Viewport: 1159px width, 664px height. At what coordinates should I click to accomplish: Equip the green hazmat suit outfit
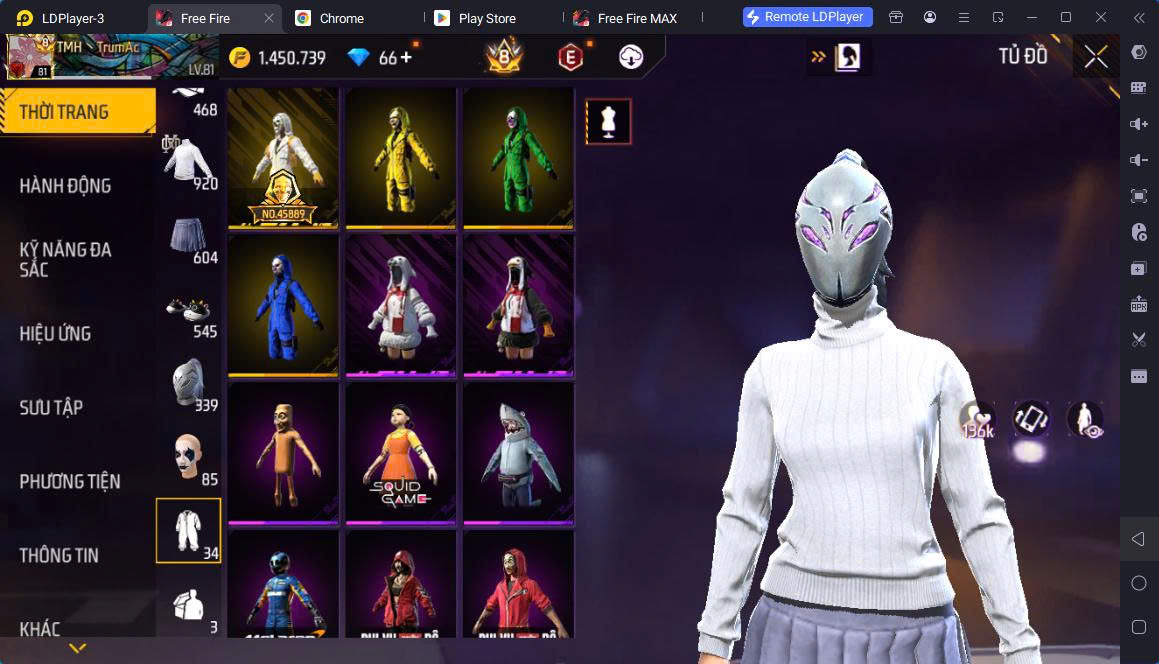(x=518, y=157)
